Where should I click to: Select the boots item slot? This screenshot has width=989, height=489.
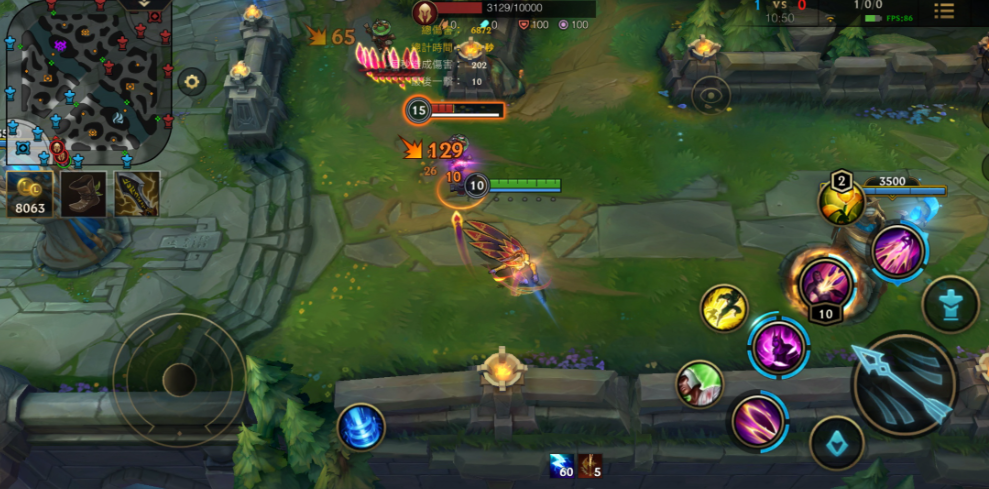point(83,194)
